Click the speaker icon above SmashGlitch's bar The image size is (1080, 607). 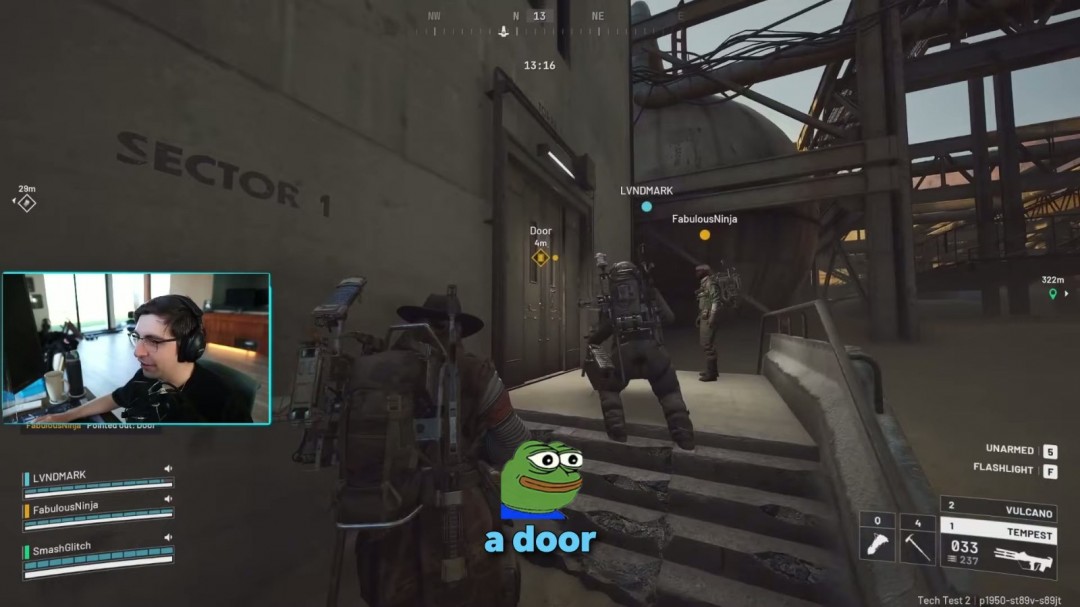[167, 540]
